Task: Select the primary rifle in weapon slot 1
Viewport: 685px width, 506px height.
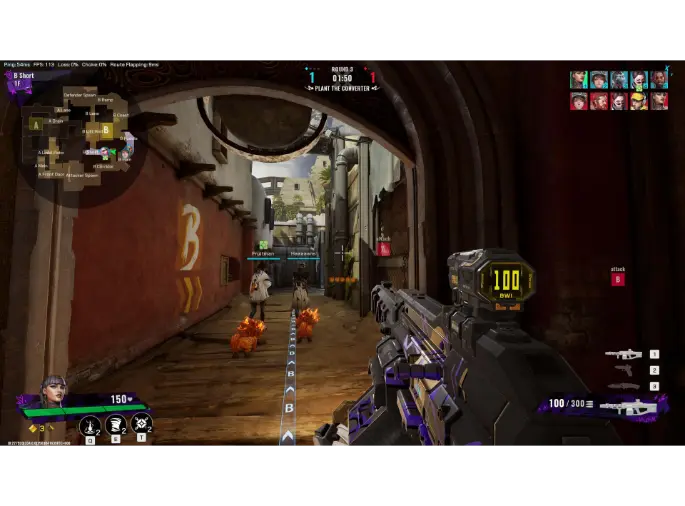Action: (x=622, y=354)
